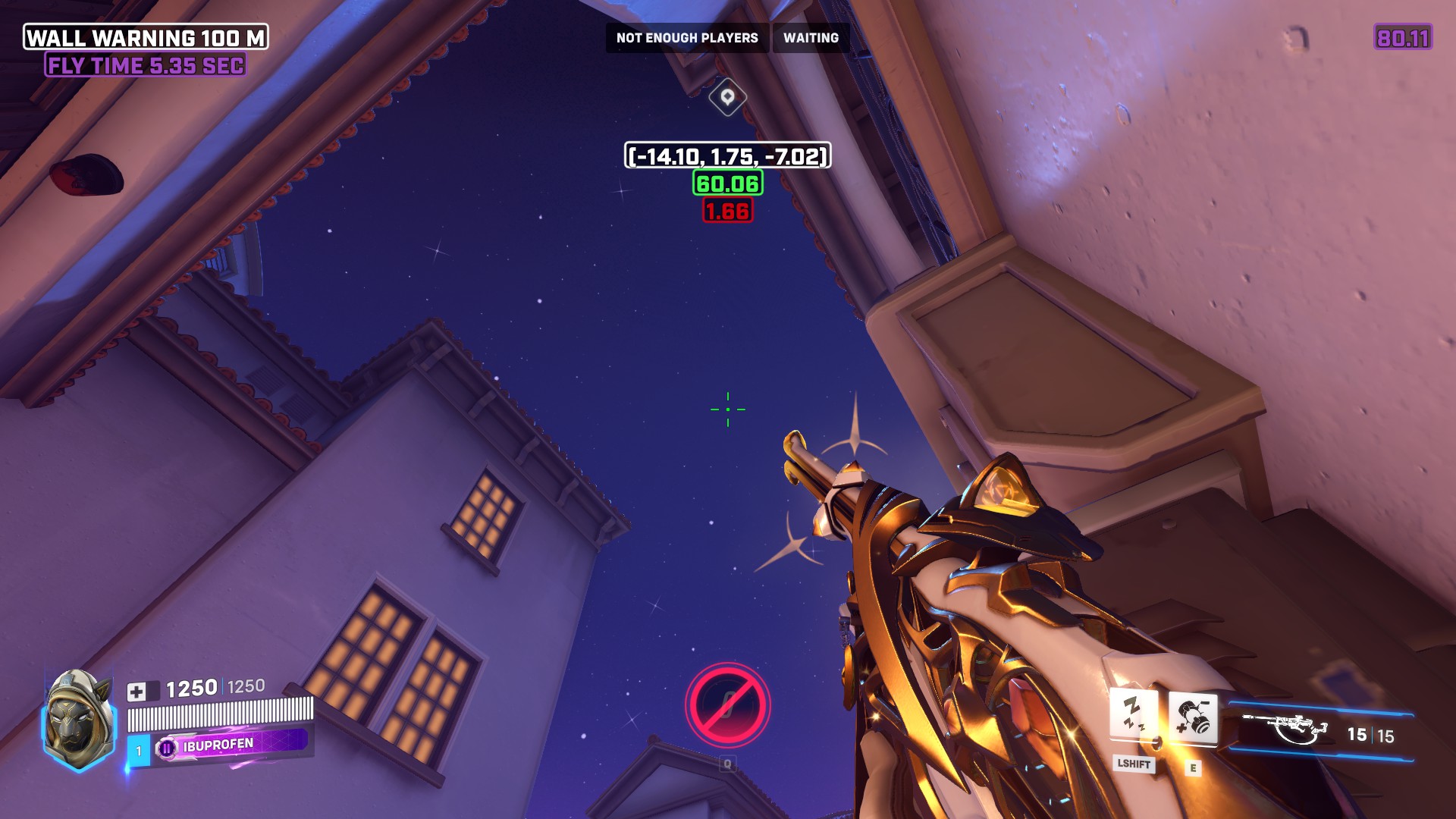Click the blocked ultimate ability meter
This screenshot has width=1456, height=819.
[x=727, y=705]
